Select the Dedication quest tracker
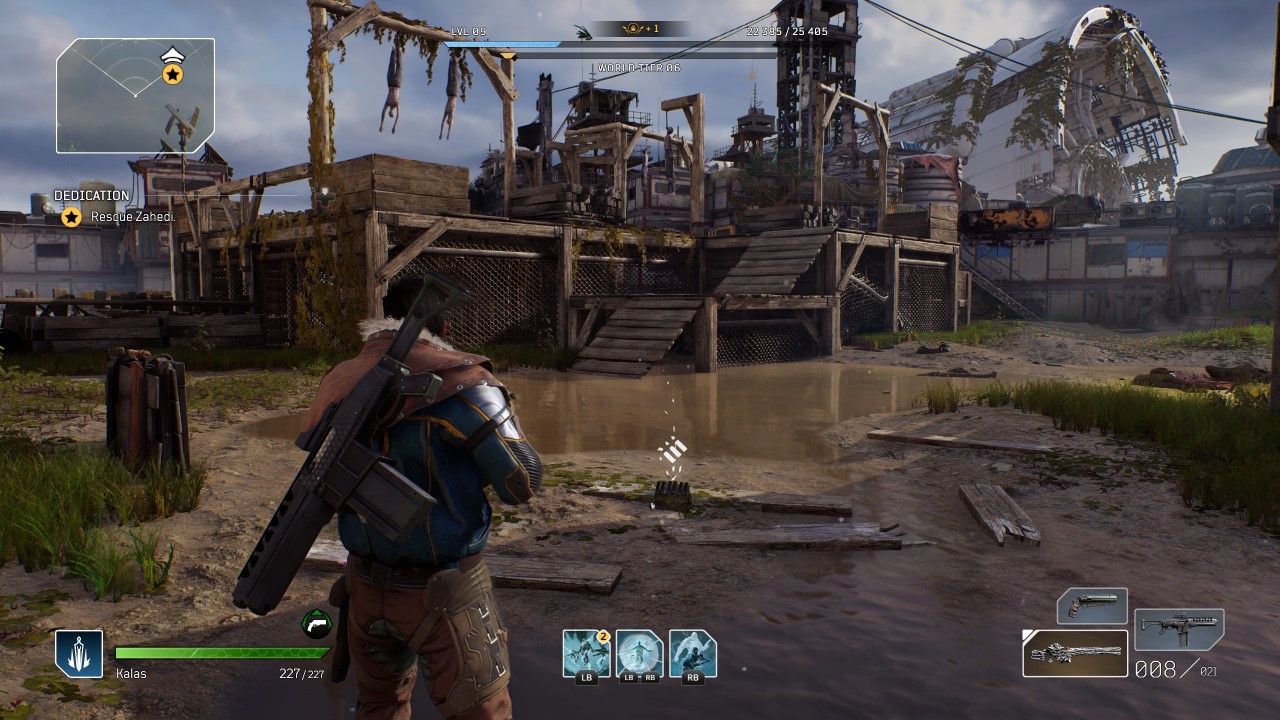The height and width of the screenshot is (720, 1280). click(x=91, y=196)
